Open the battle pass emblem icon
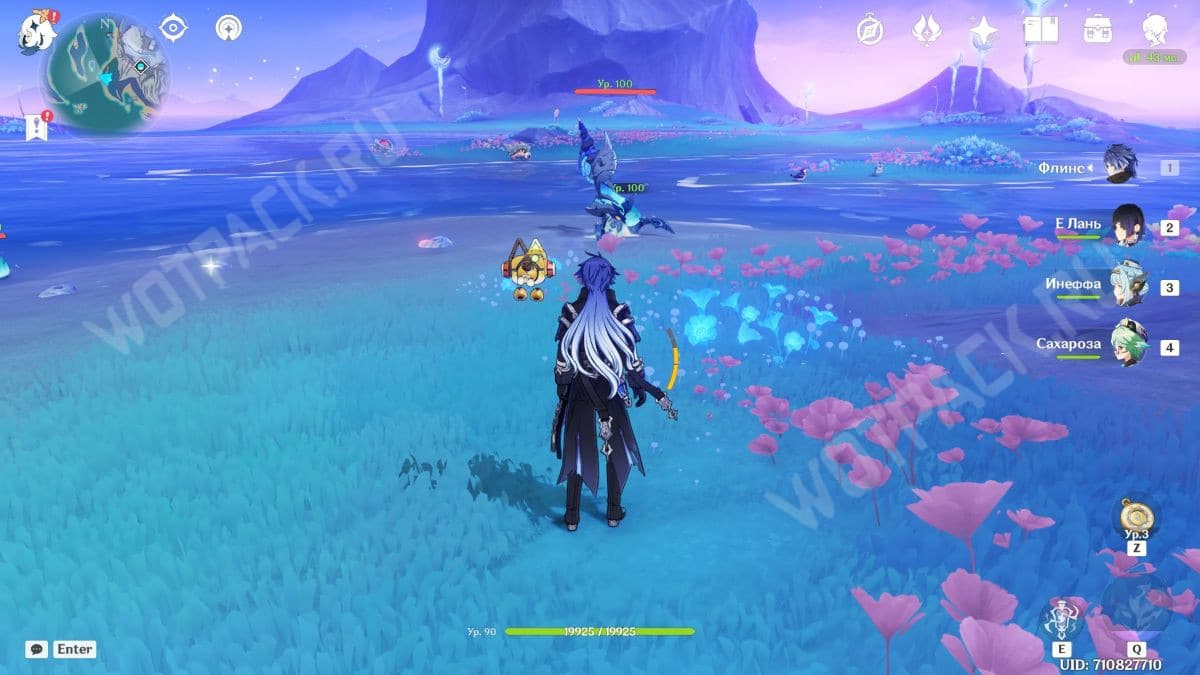 (927, 30)
